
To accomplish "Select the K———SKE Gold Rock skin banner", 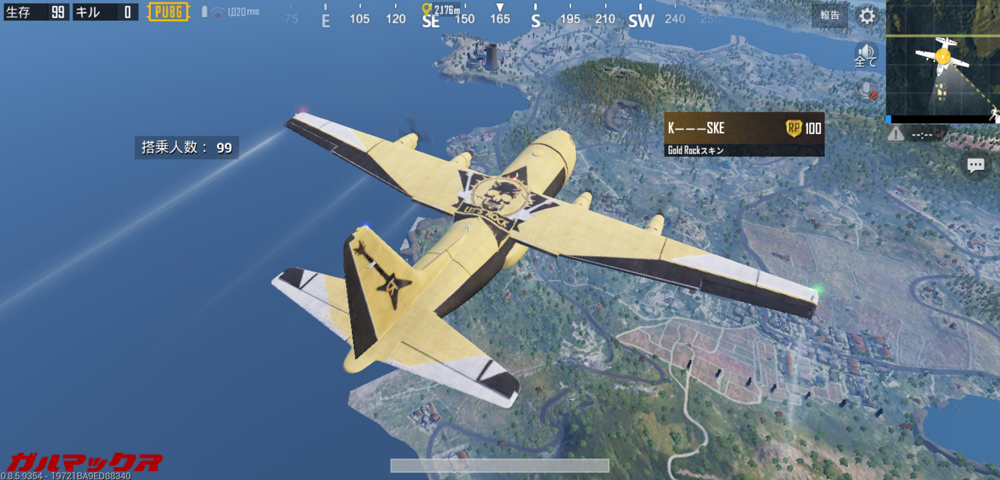I will pos(744,134).
